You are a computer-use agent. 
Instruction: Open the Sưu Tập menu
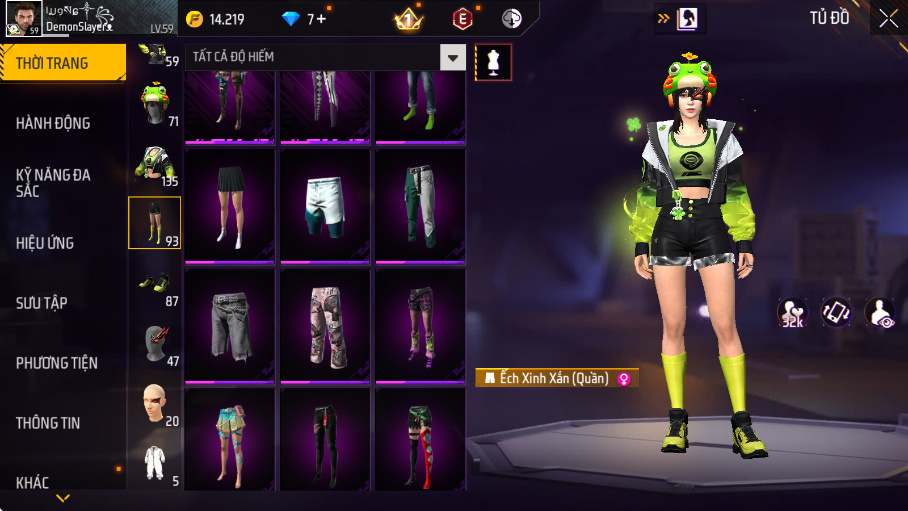tap(42, 303)
